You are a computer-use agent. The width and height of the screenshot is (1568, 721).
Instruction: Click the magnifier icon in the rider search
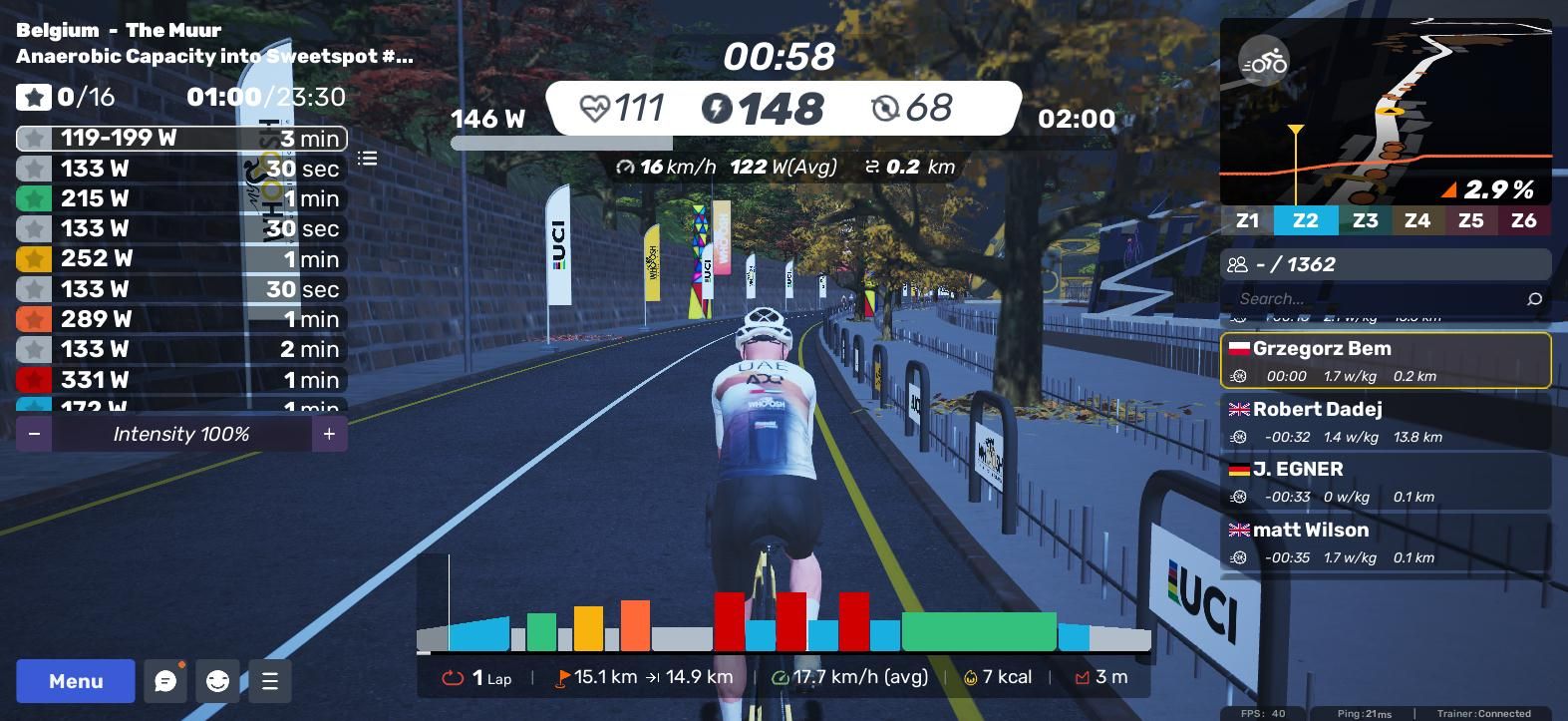tap(1534, 298)
